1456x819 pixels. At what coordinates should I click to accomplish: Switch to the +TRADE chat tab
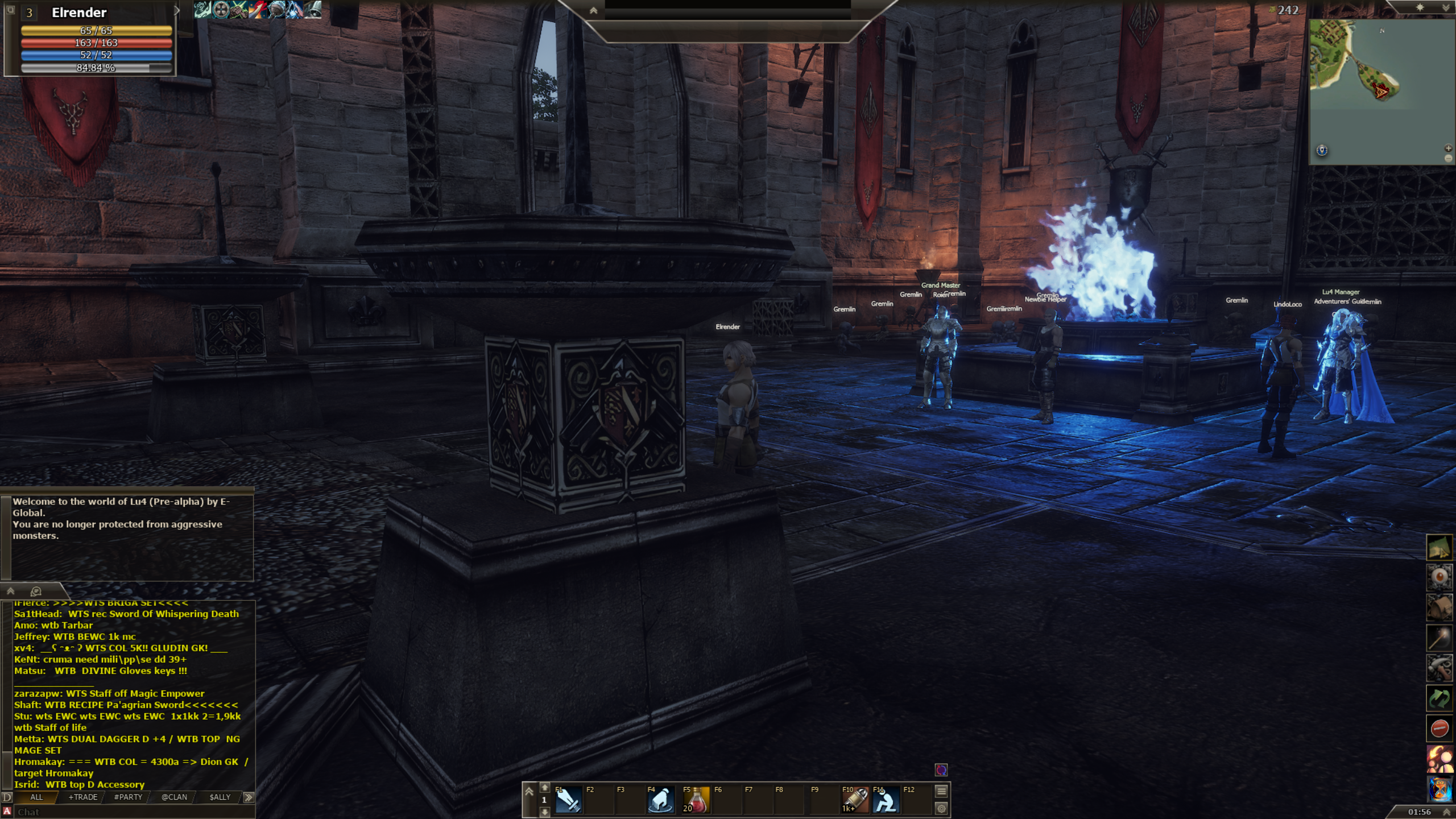tap(83, 797)
